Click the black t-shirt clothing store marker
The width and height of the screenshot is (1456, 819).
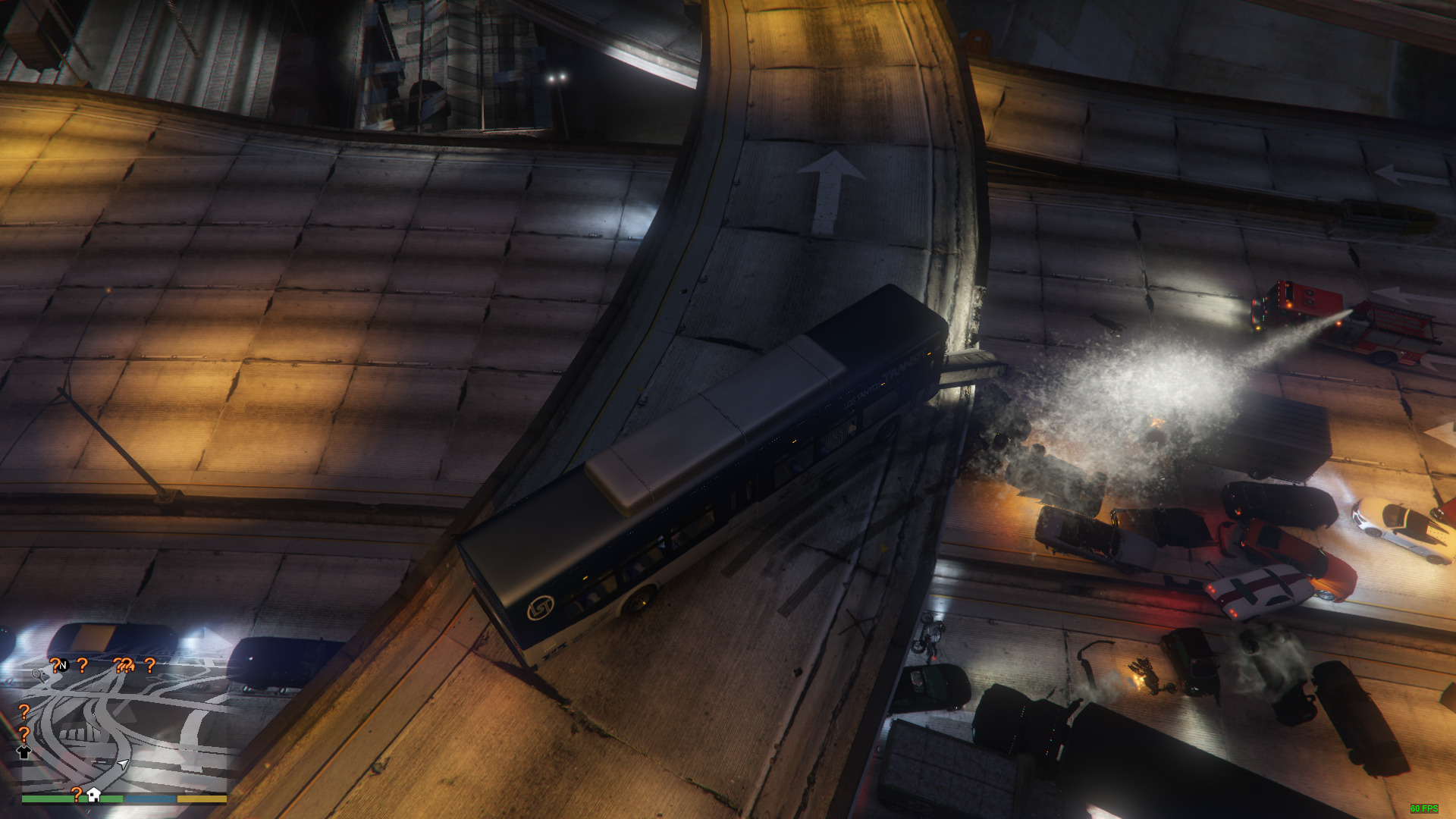(24, 752)
